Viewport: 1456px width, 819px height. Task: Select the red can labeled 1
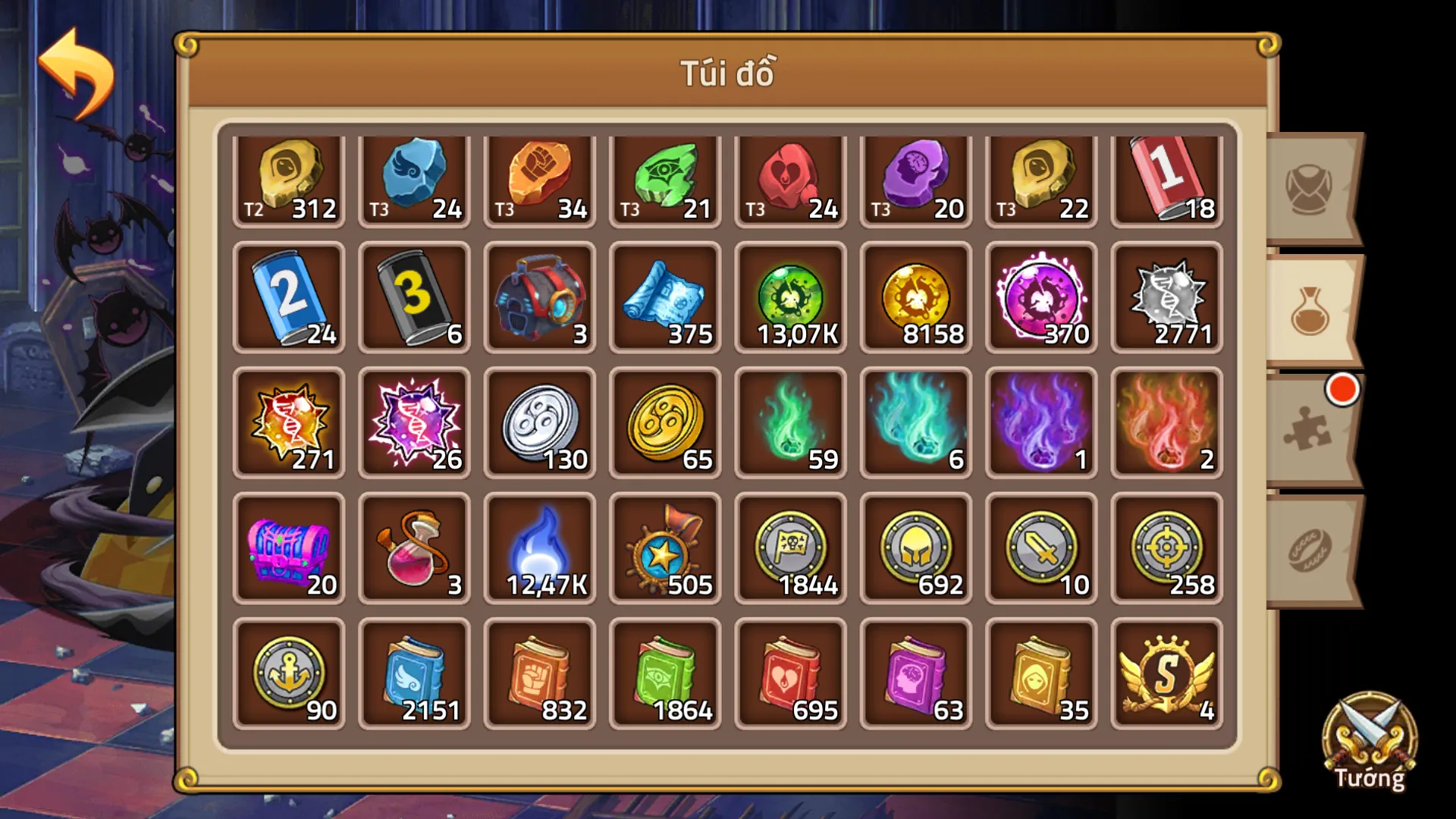coord(1166,180)
